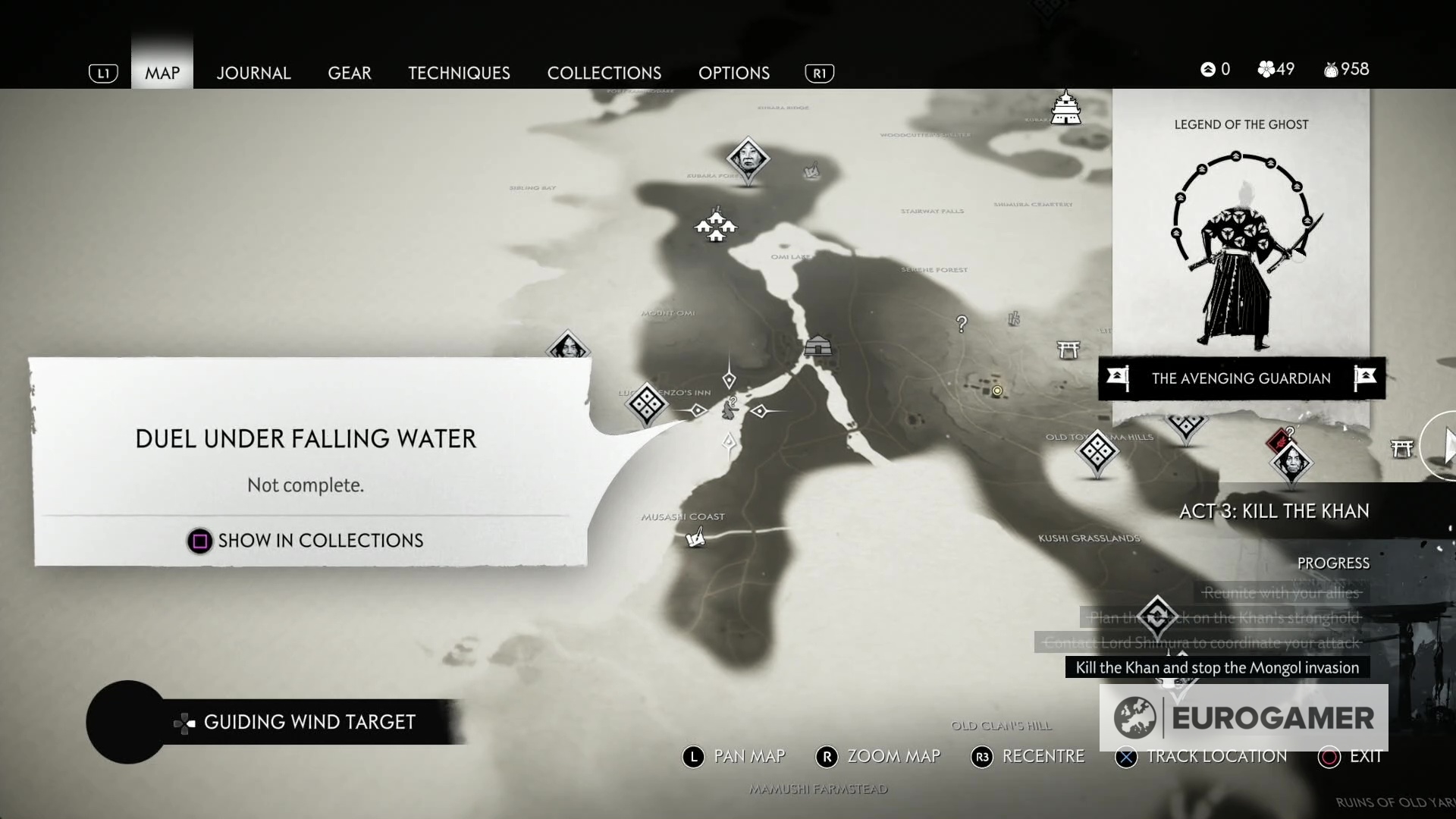The width and height of the screenshot is (1456, 819).
Task: Select the Musashi Coast flag marker
Action: tap(695, 538)
